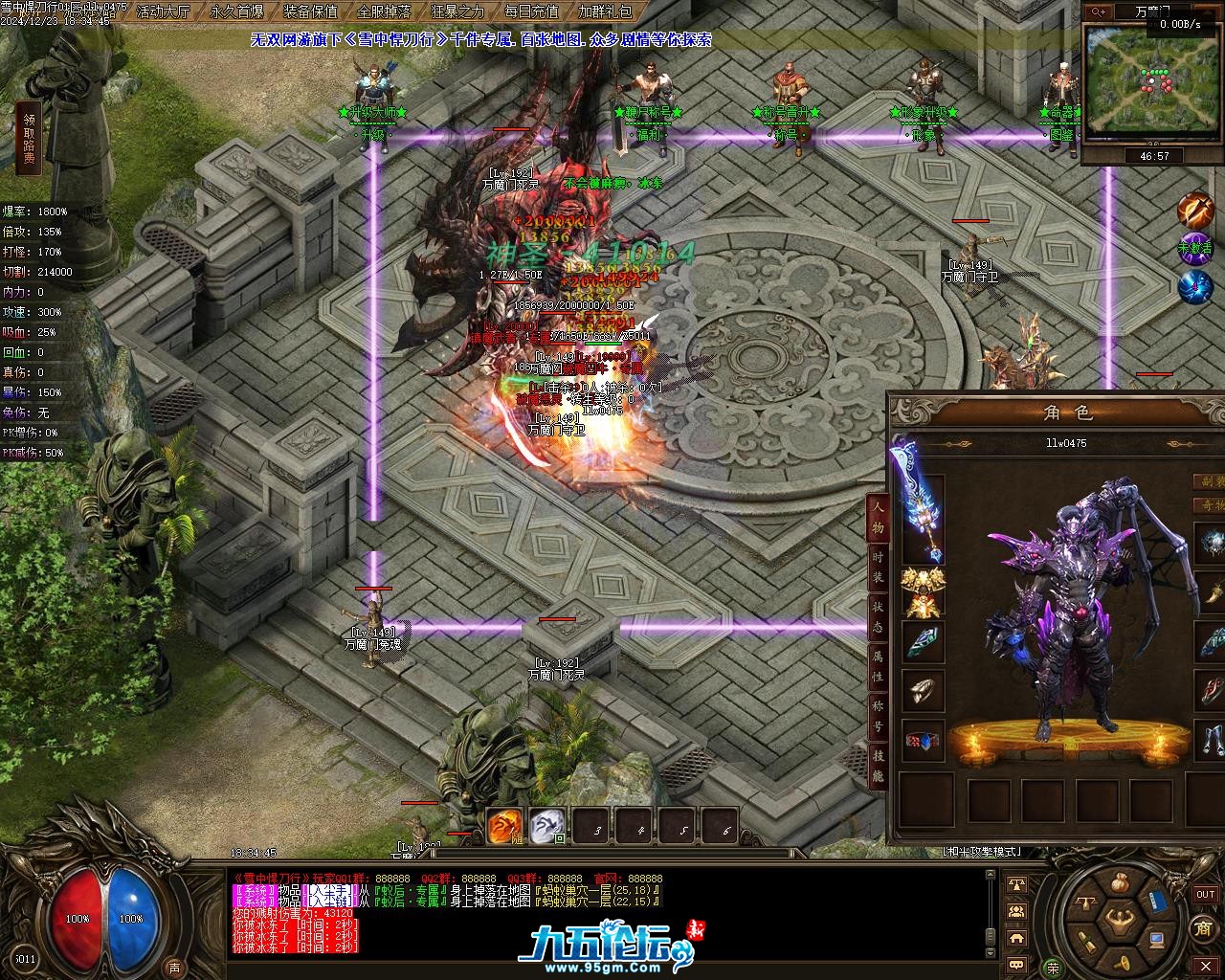Click the 加群礼包 gift pack button

tap(605, 11)
